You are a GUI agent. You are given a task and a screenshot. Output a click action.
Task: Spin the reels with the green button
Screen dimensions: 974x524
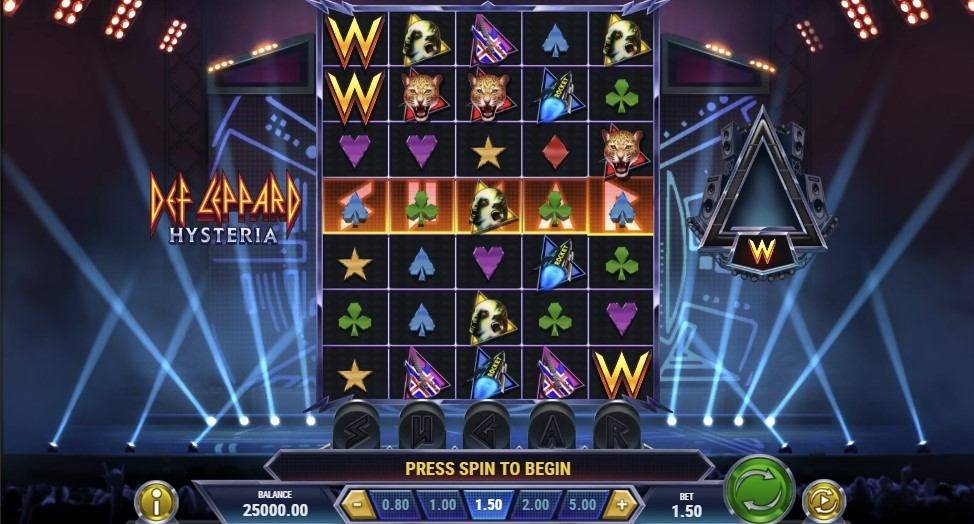[x=759, y=490]
